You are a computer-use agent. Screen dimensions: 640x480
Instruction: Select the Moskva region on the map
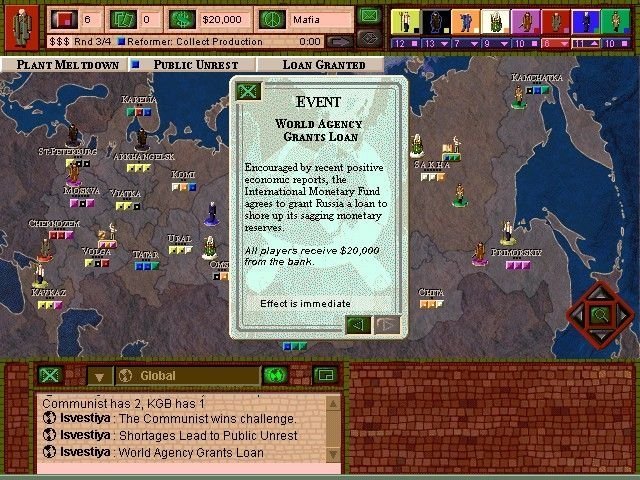tap(81, 191)
